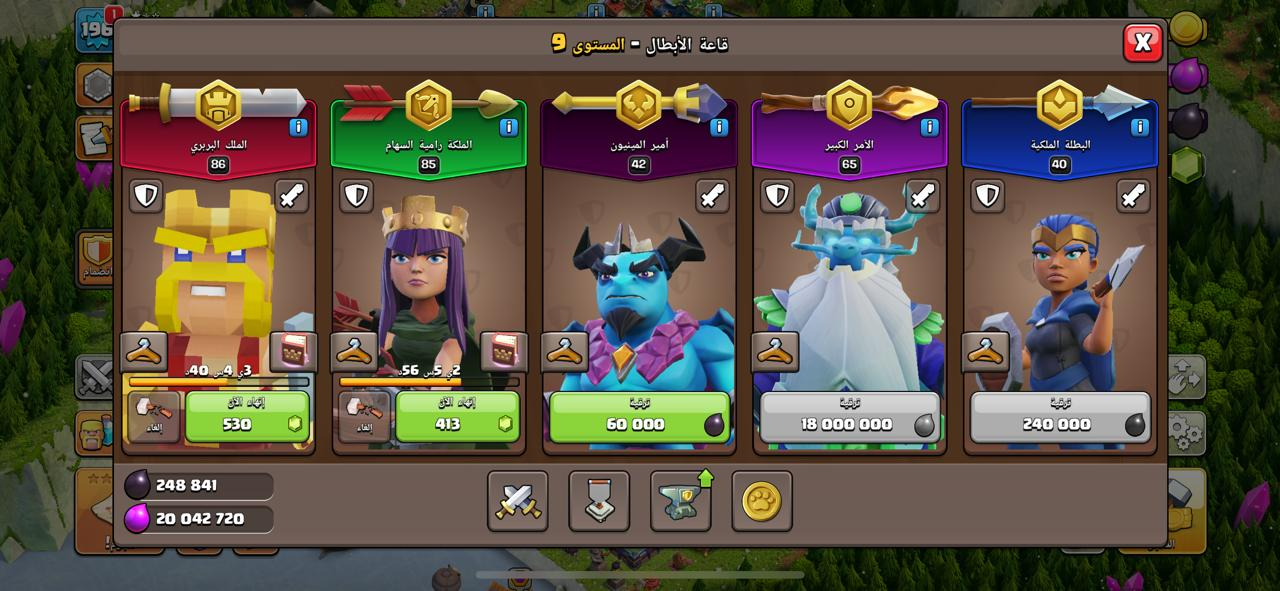Cancel the Barbarian King upgrade
This screenshot has width=1280, height=591.
pos(154,416)
